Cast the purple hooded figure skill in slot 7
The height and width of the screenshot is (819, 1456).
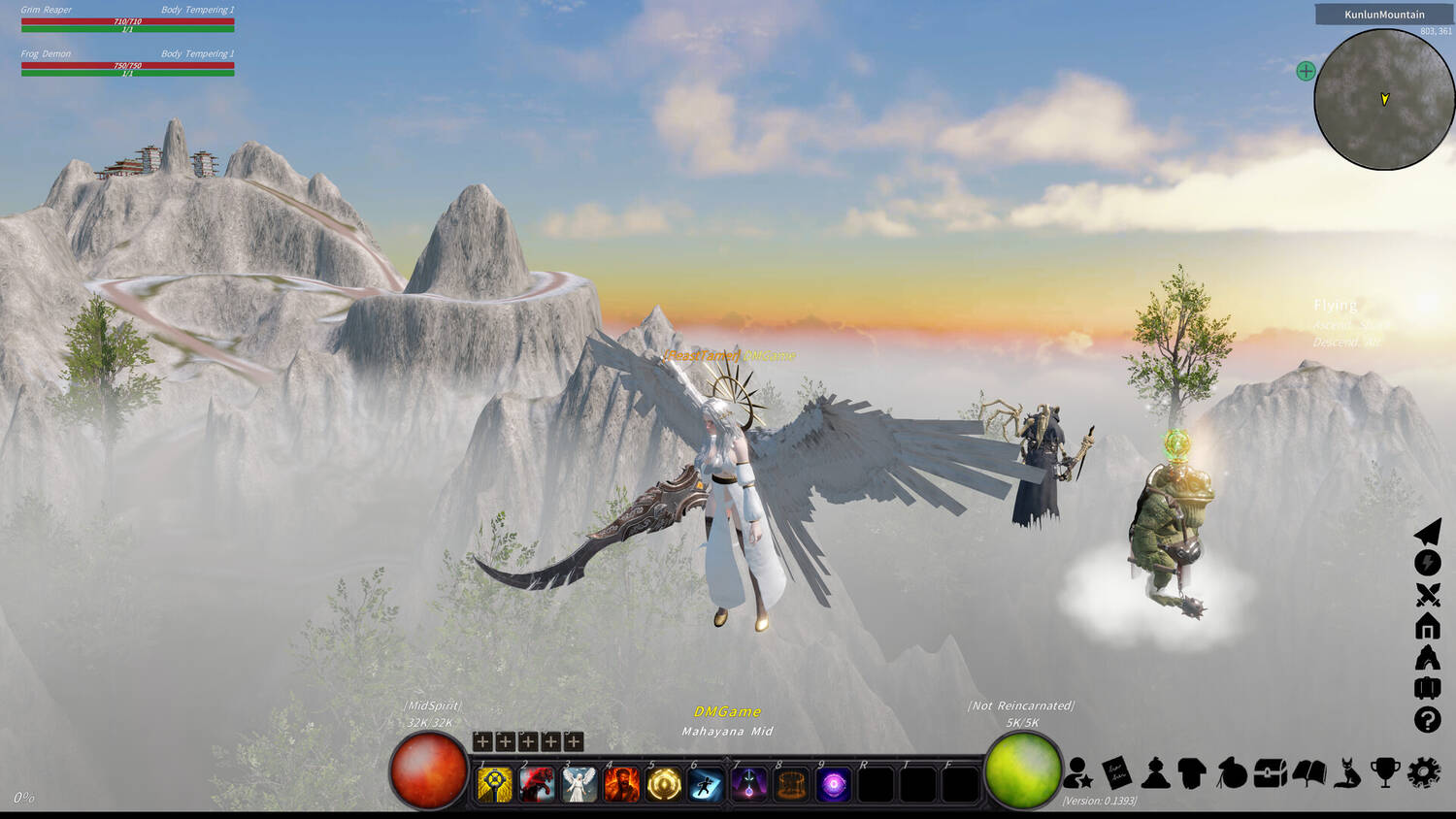748,784
